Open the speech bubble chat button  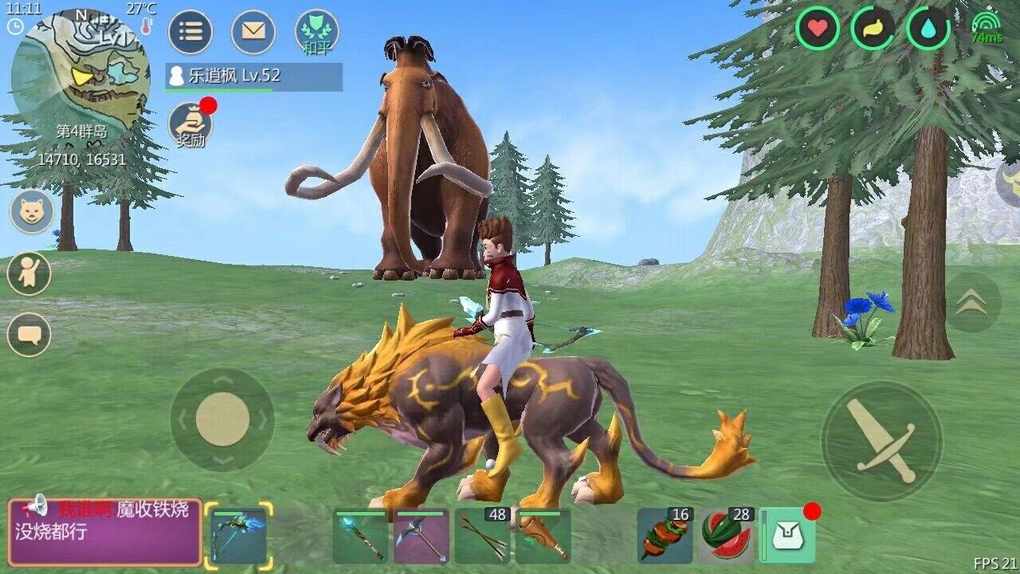pyautogui.click(x=29, y=334)
